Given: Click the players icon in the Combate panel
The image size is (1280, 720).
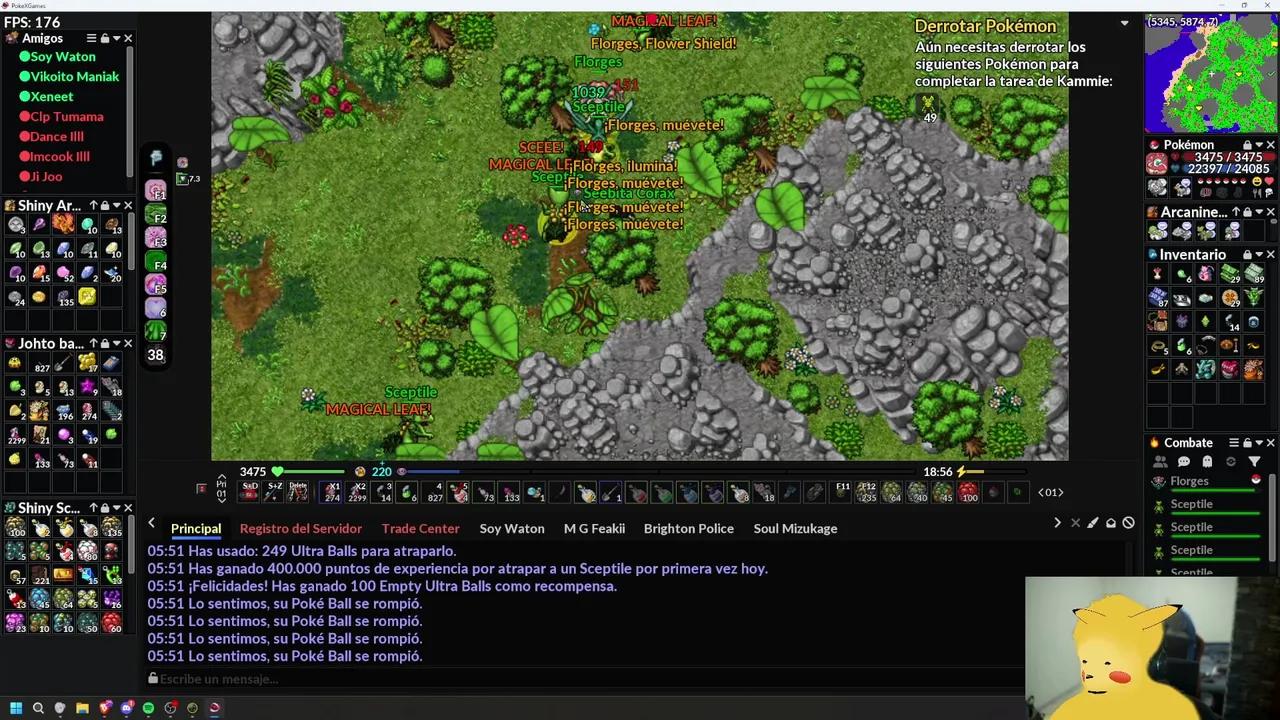Looking at the screenshot, I should point(1160,460).
